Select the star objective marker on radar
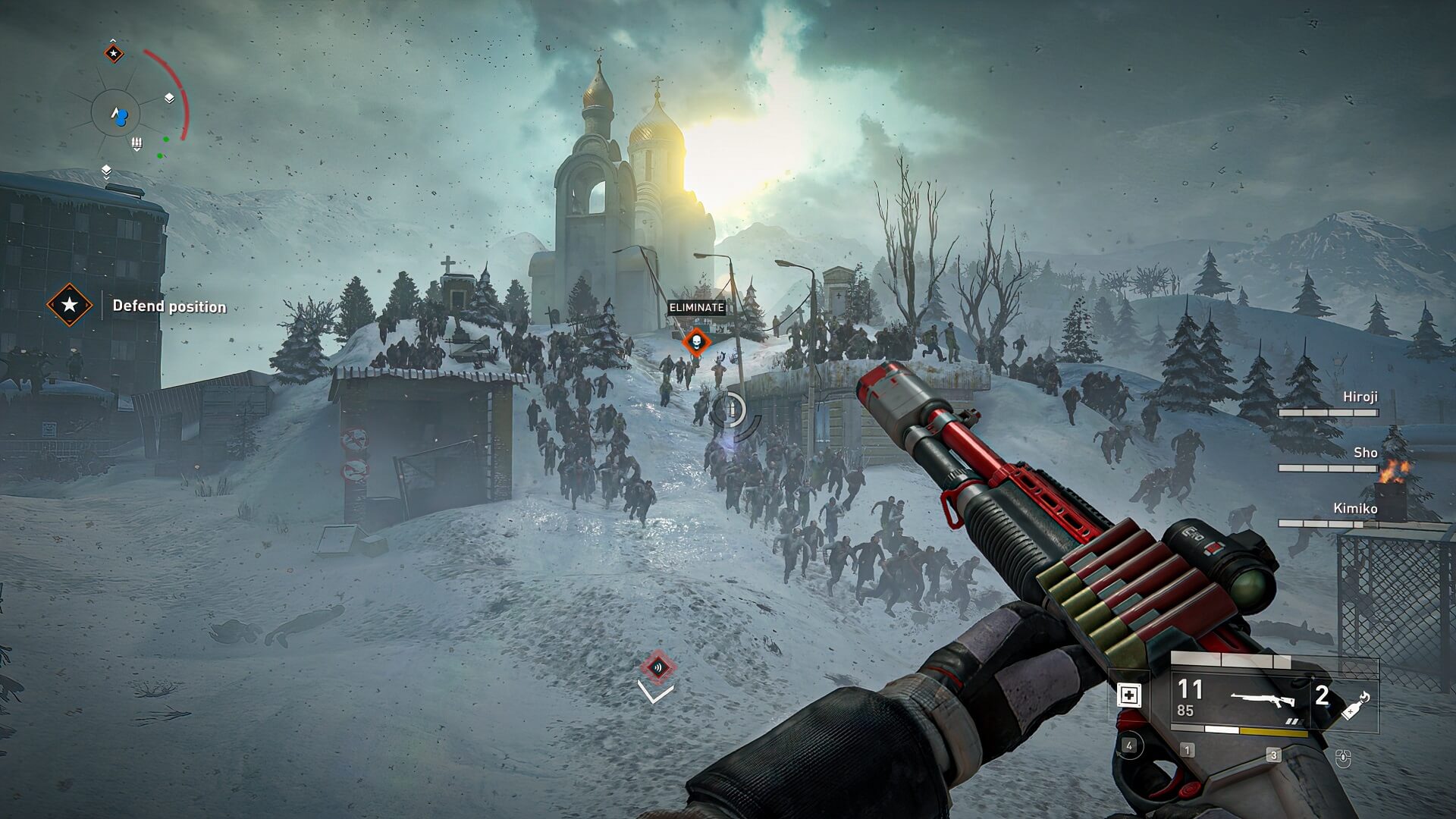1456x819 pixels. (x=114, y=53)
